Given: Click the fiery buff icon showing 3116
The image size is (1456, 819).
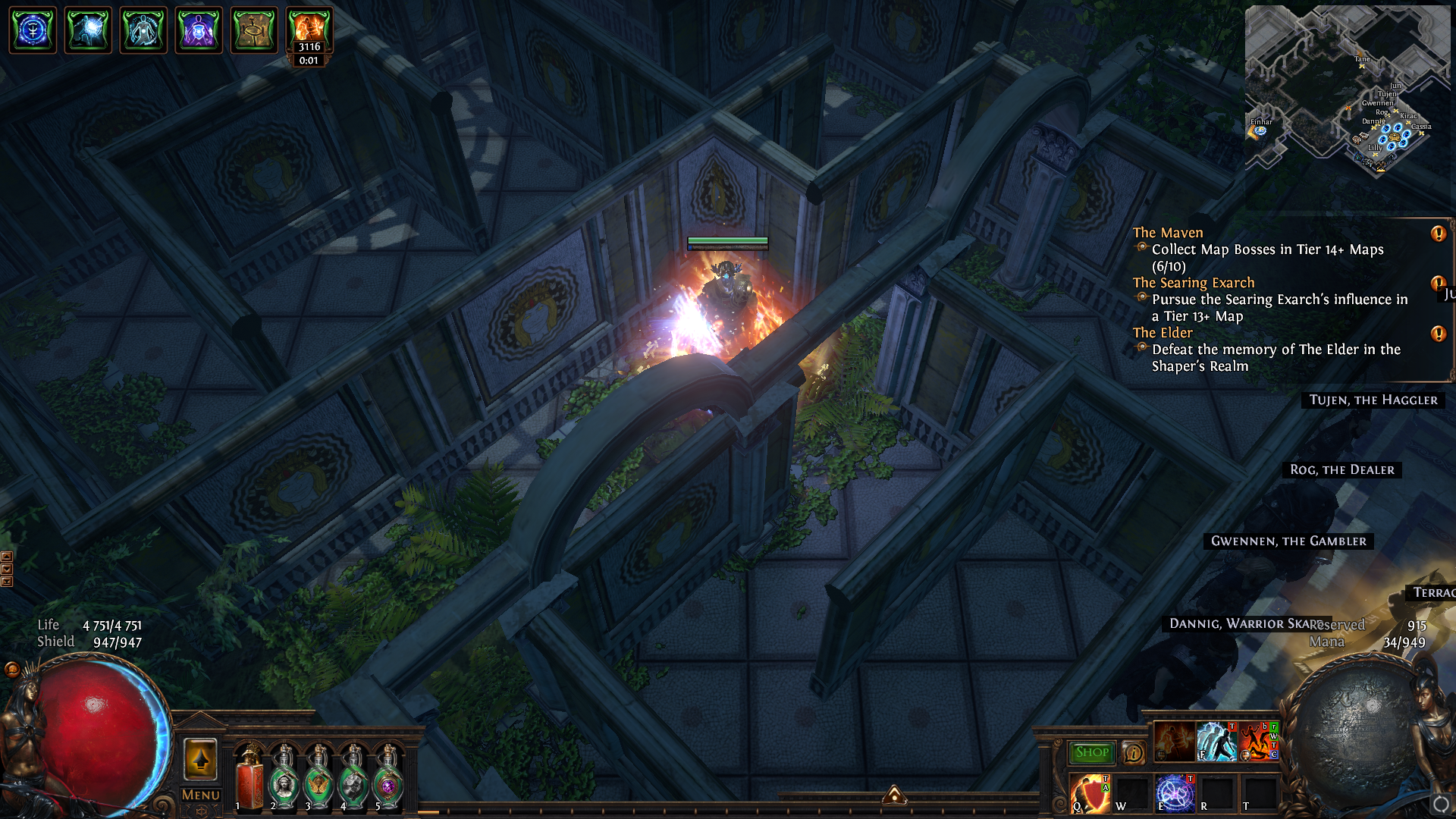Looking at the screenshot, I should click(x=309, y=30).
